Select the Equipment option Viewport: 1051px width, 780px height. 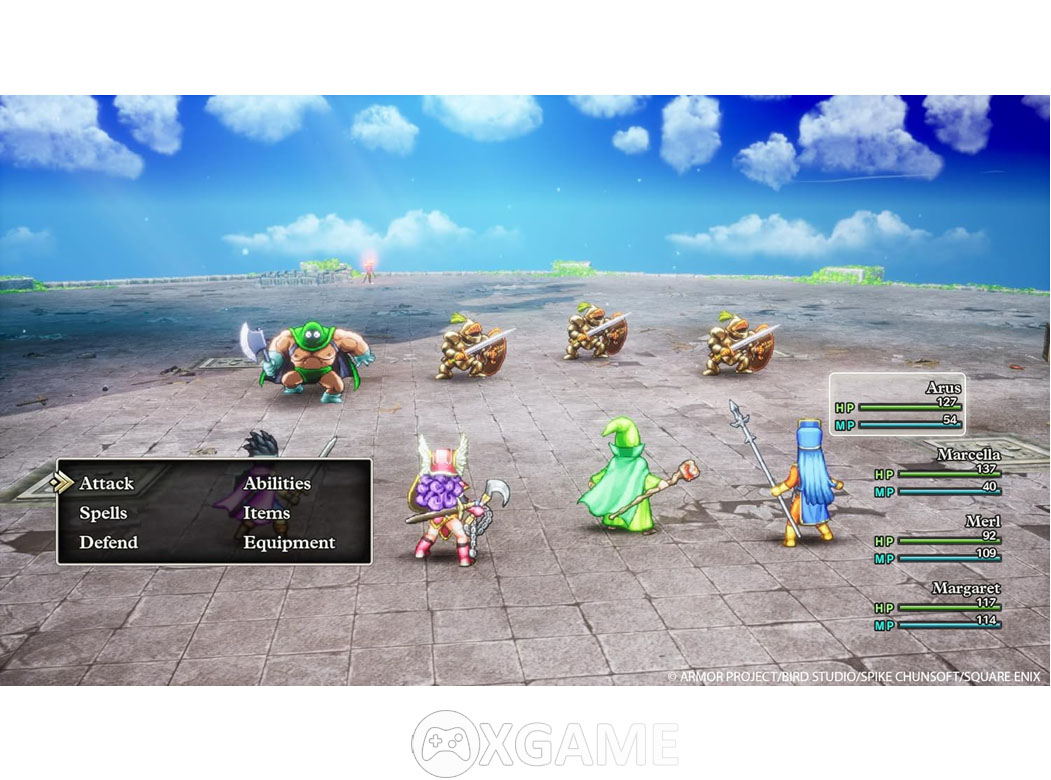pyautogui.click(x=289, y=542)
